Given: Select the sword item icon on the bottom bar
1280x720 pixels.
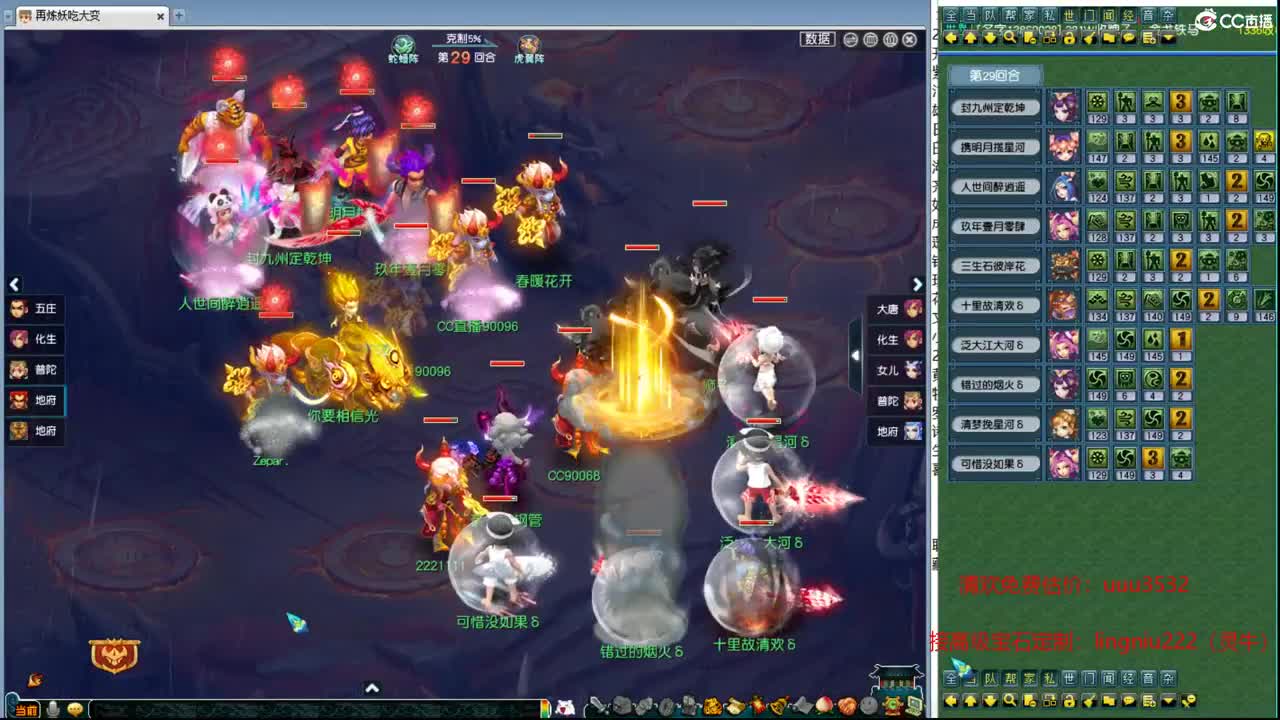Looking at the screenshot, I should coord(599,705).
